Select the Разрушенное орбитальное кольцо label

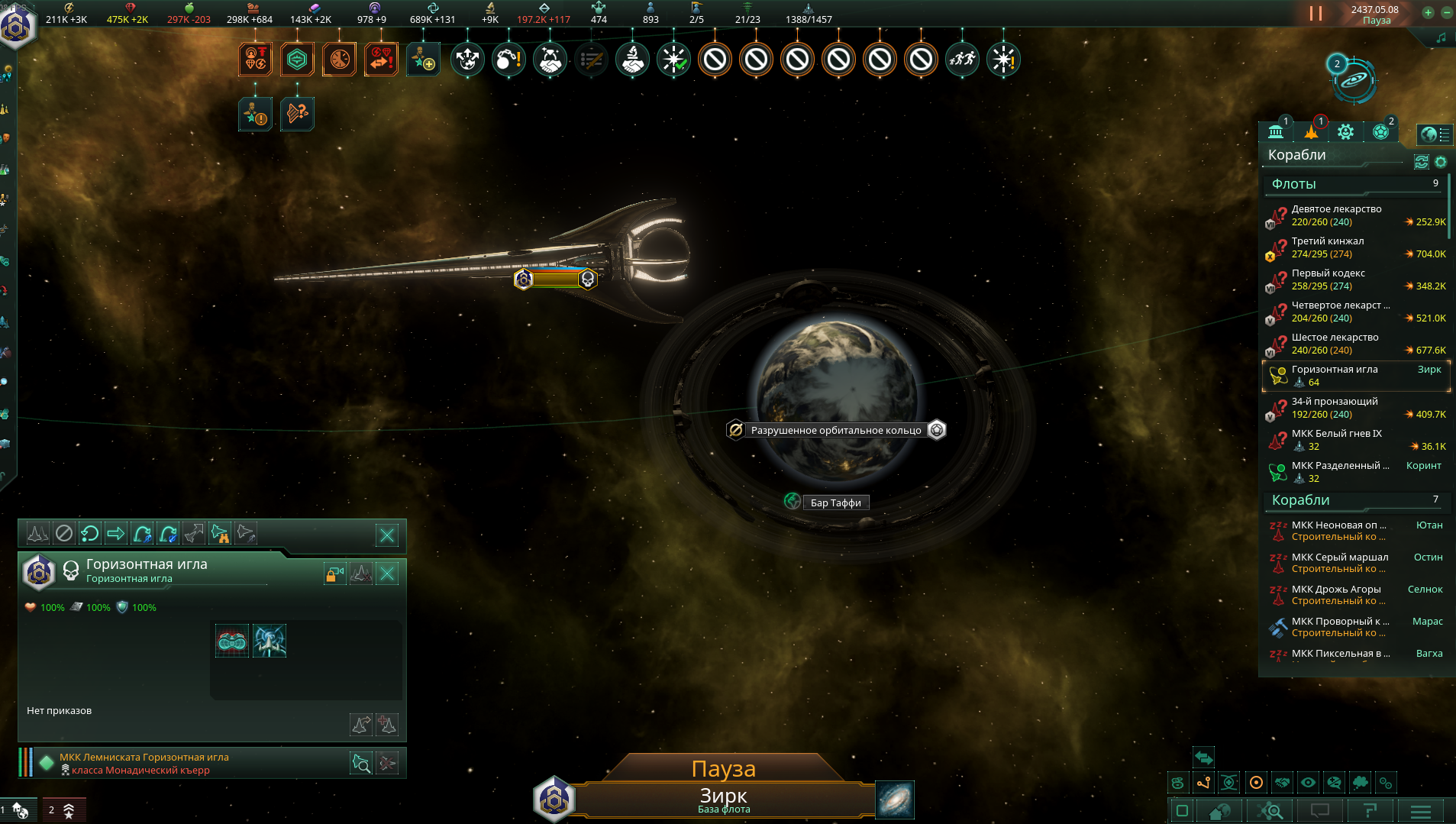(836, 430)
